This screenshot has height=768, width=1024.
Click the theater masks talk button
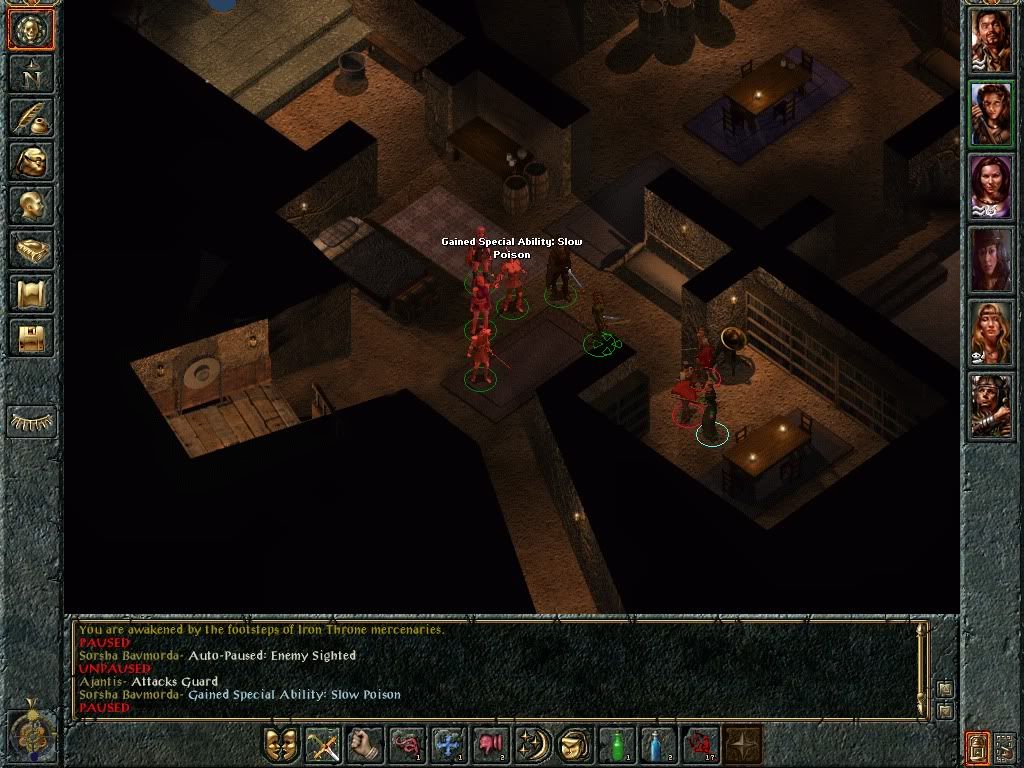coord(281,745)
